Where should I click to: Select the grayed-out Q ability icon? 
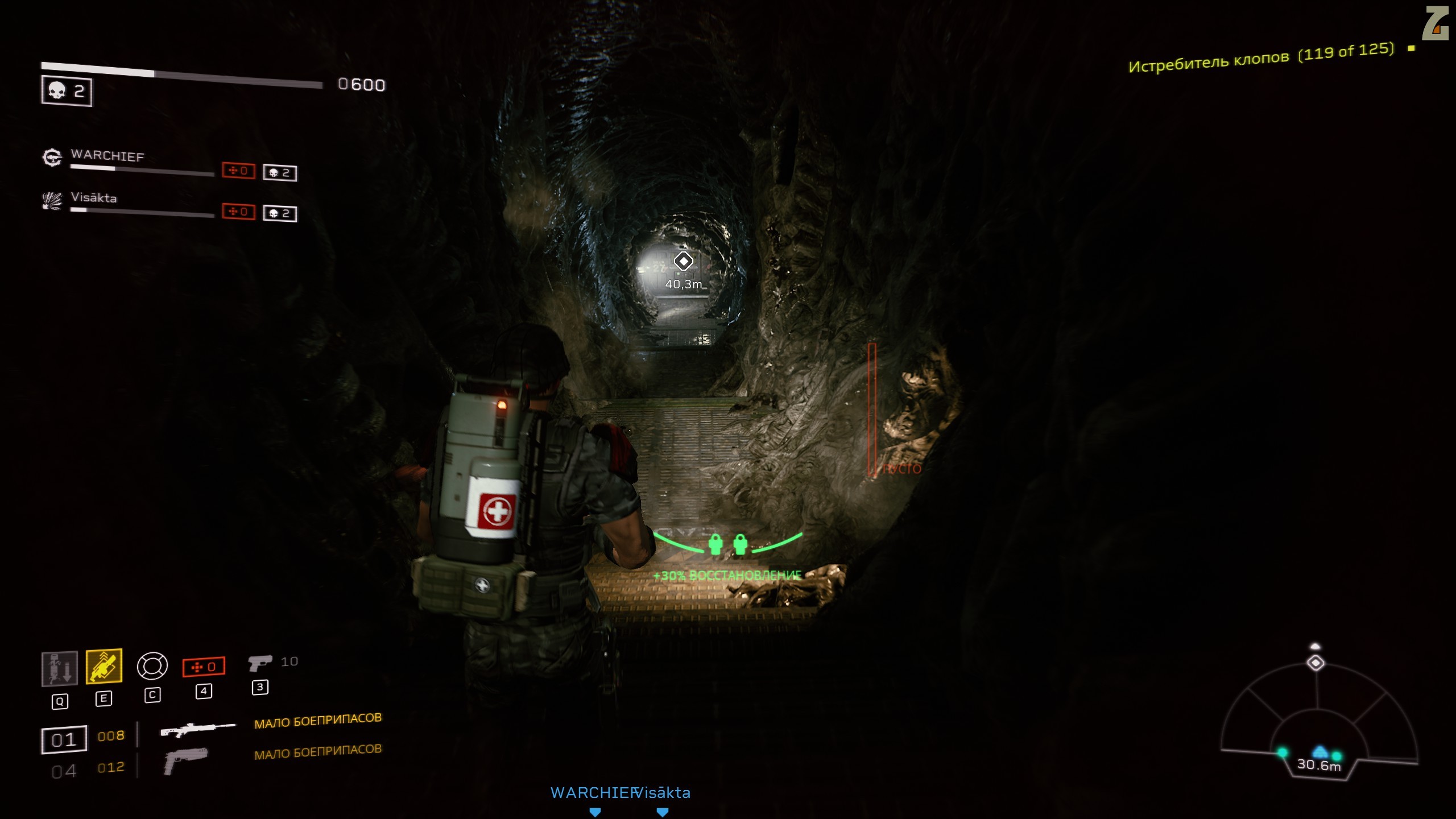point(60,668)
